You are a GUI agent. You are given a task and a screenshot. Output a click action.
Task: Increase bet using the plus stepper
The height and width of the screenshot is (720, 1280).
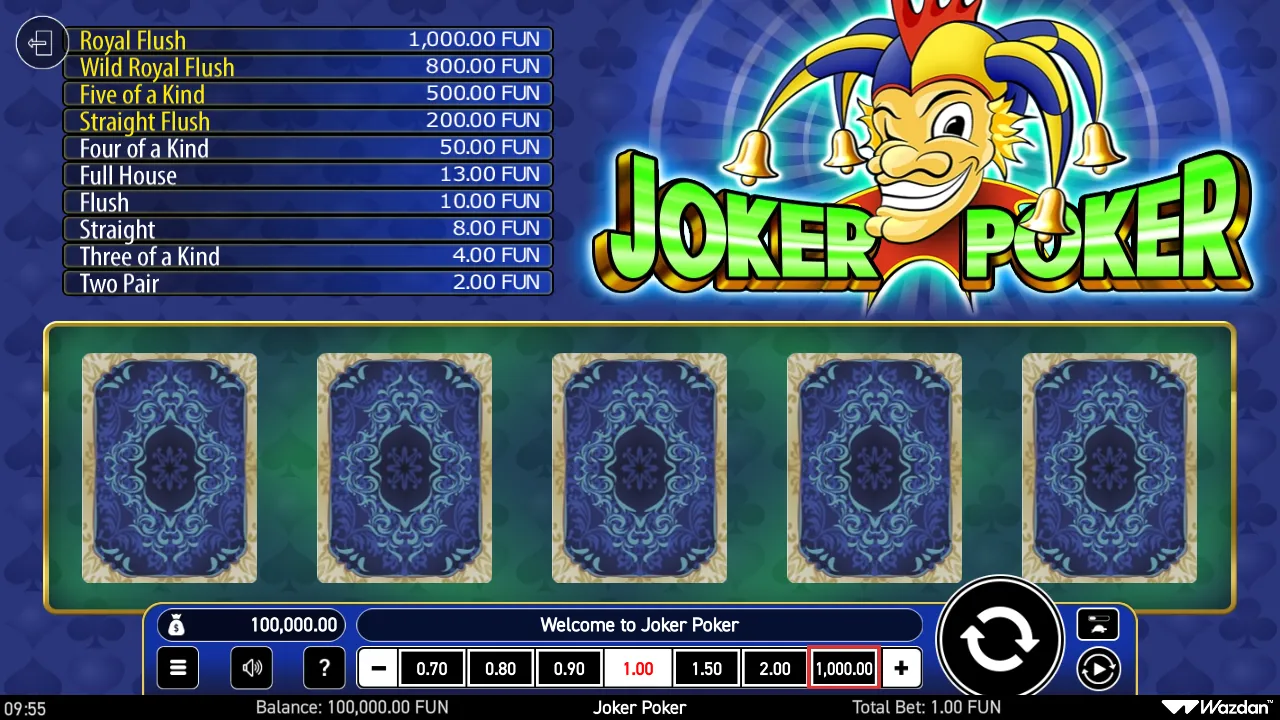coord(901,668)
